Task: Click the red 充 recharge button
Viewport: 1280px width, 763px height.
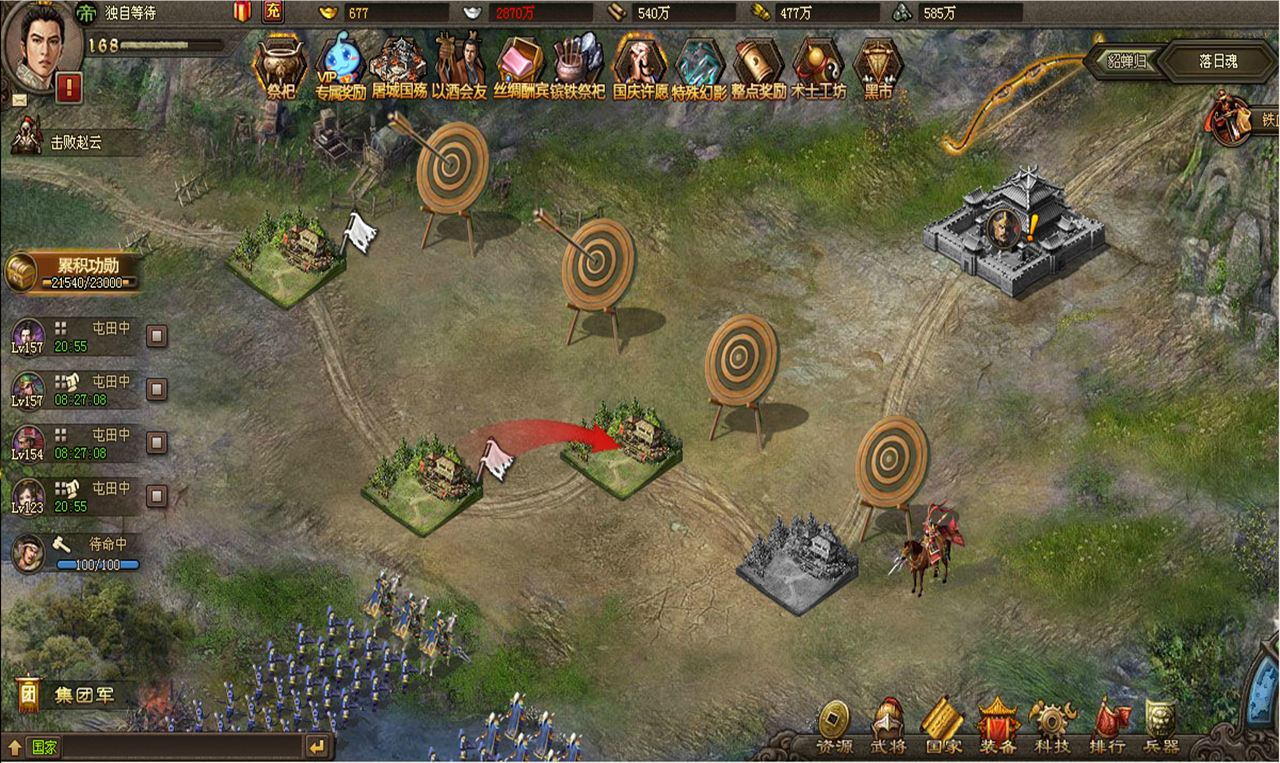Action: [273, 12]
